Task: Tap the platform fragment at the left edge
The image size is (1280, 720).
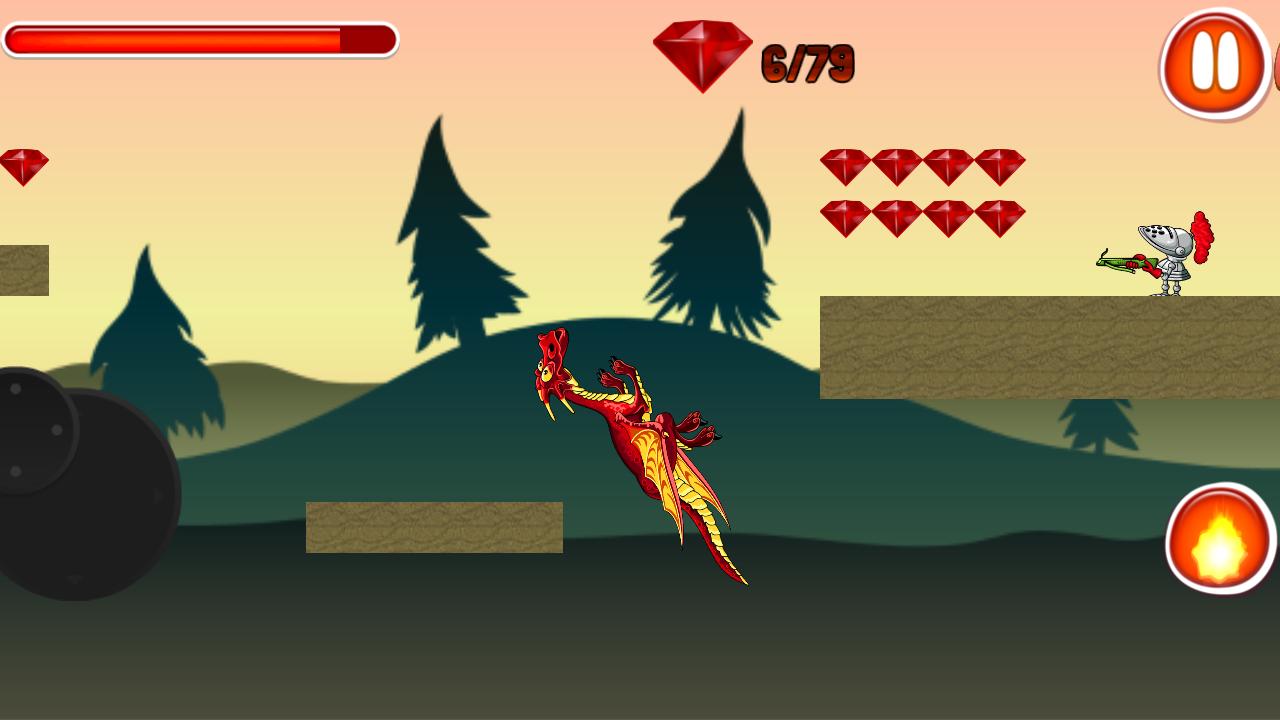Action: point(22,267)
